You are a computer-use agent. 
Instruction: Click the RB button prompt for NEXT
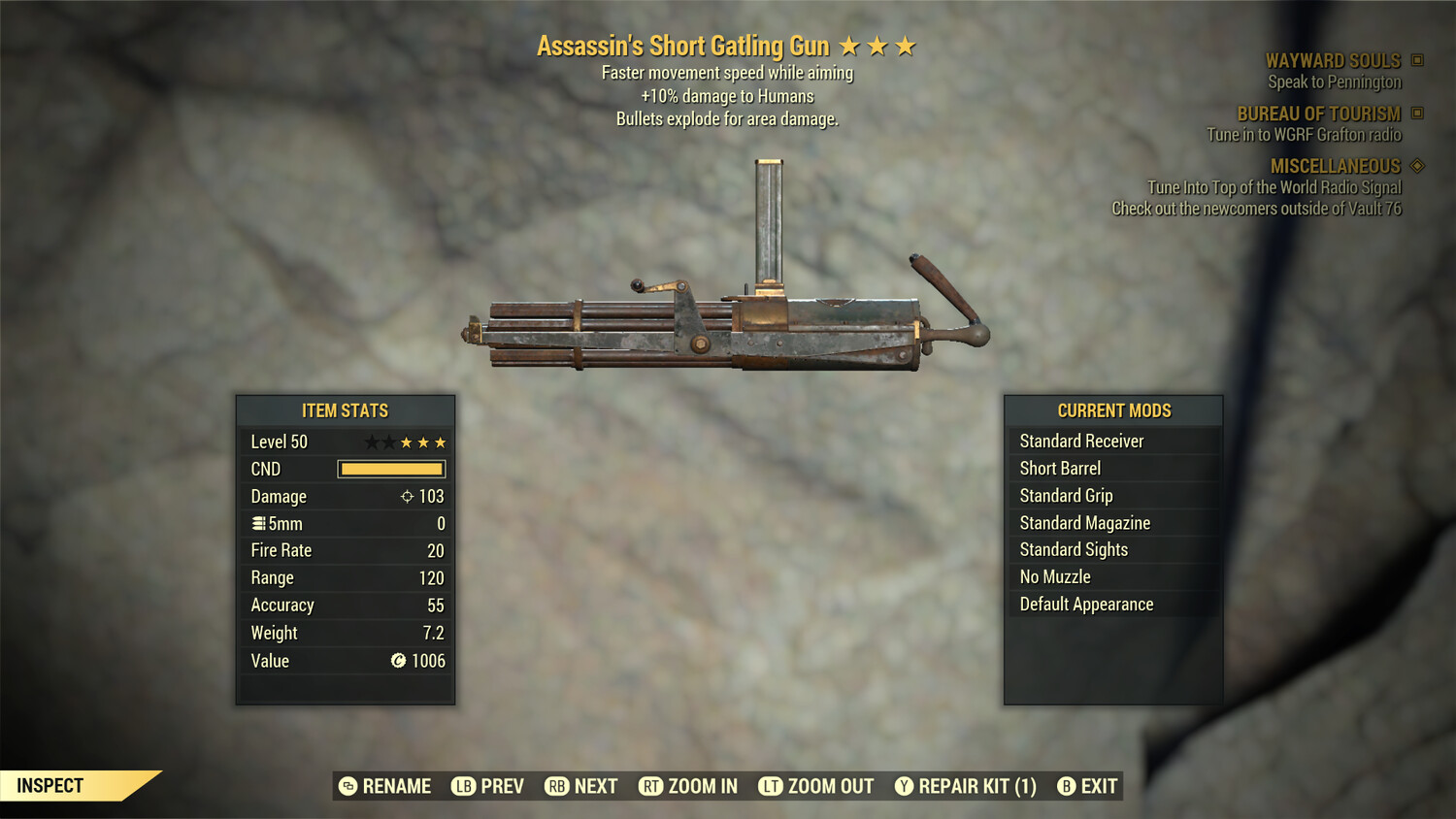(556, 786)
